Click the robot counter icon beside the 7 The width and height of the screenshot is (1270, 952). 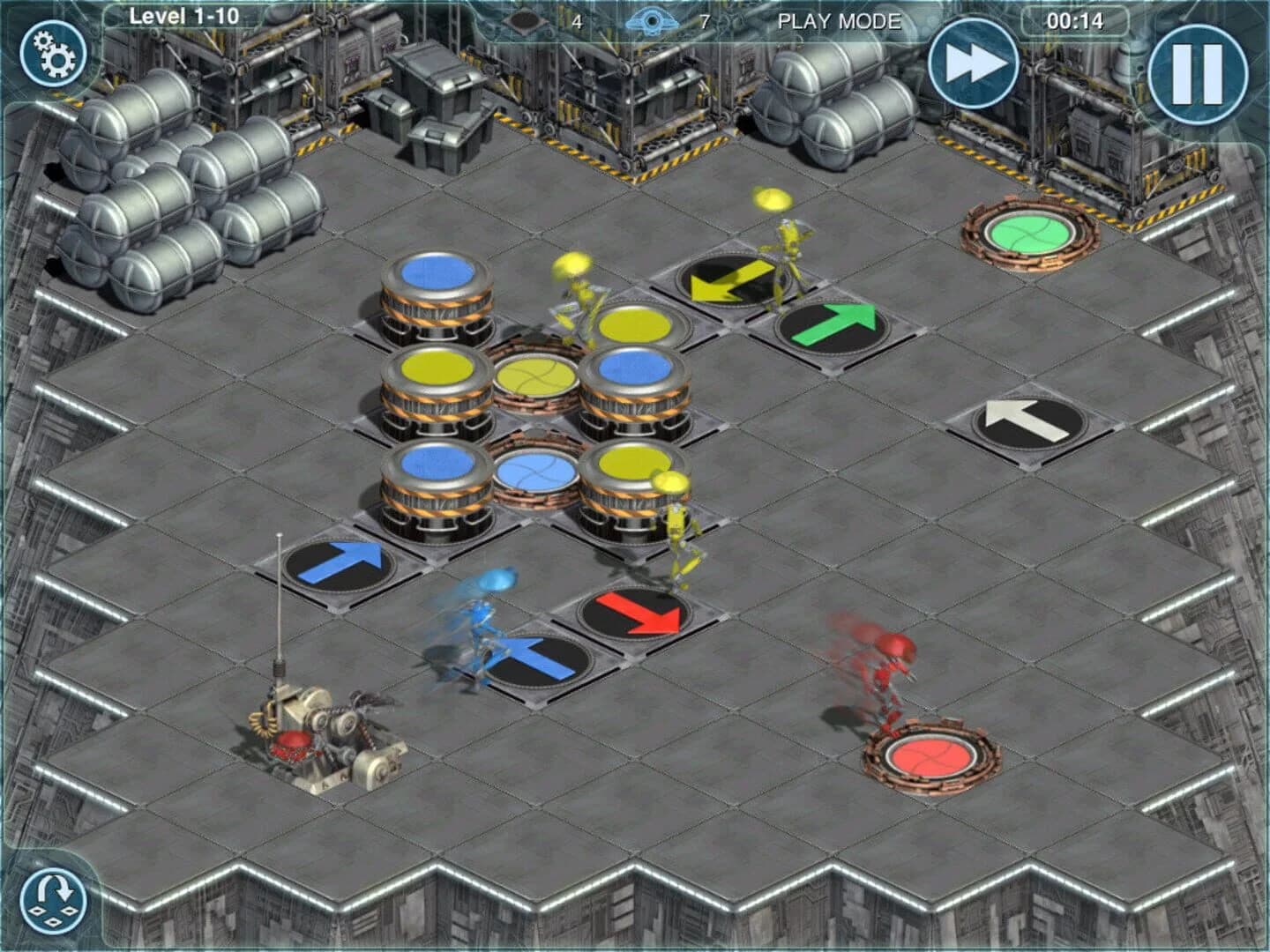(x=652, y=18)
